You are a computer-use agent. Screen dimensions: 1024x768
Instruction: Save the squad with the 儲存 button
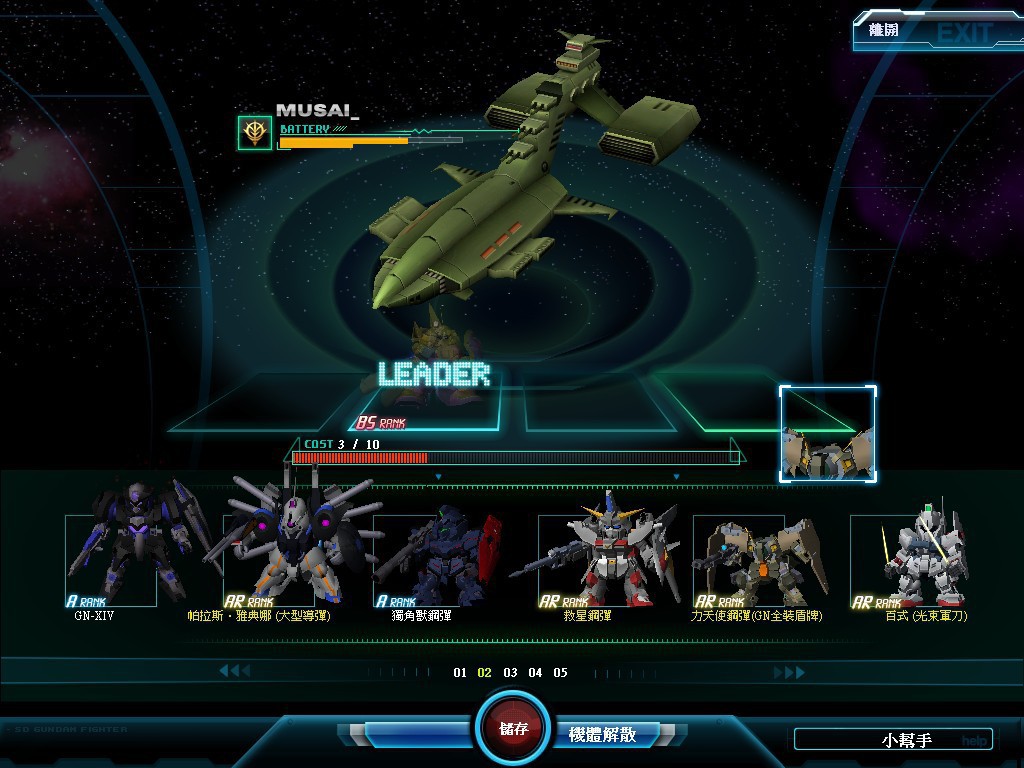[514, 728]
